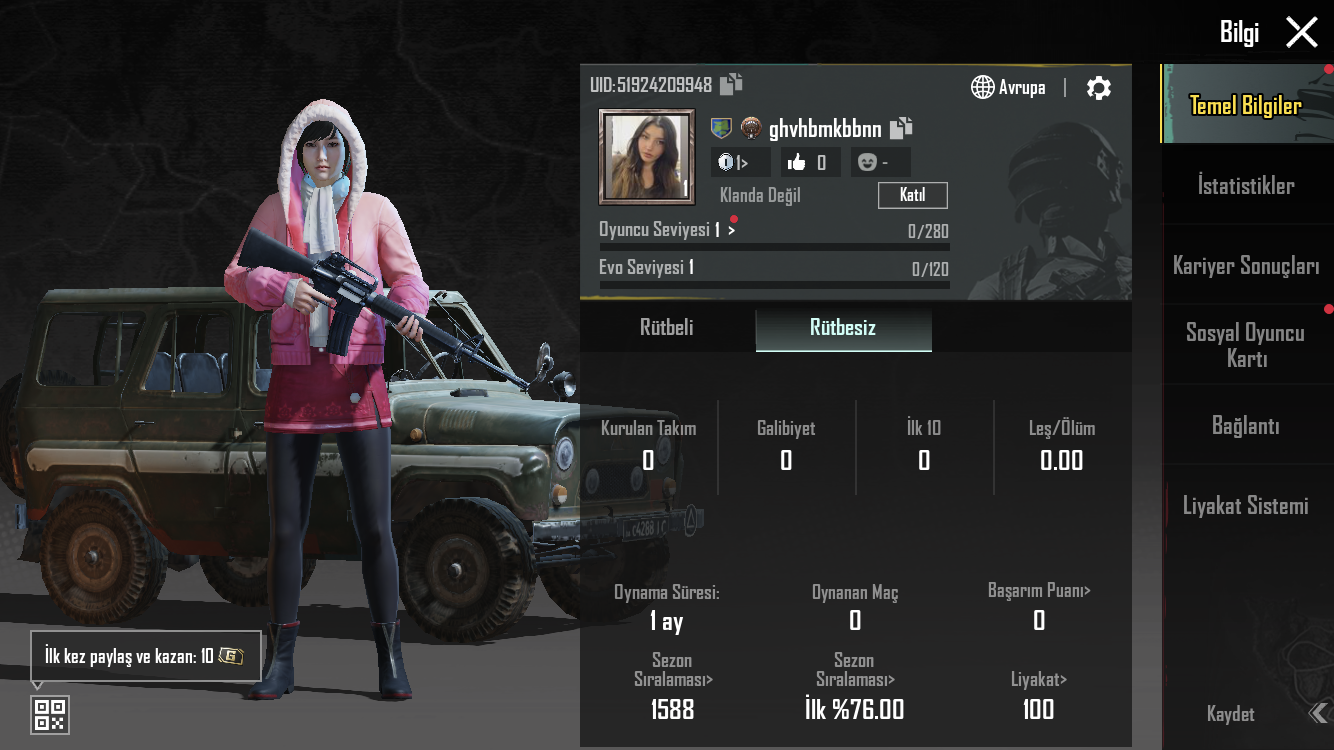Click the Katıl clan button

pyautogui.click(x=912, y=195)
